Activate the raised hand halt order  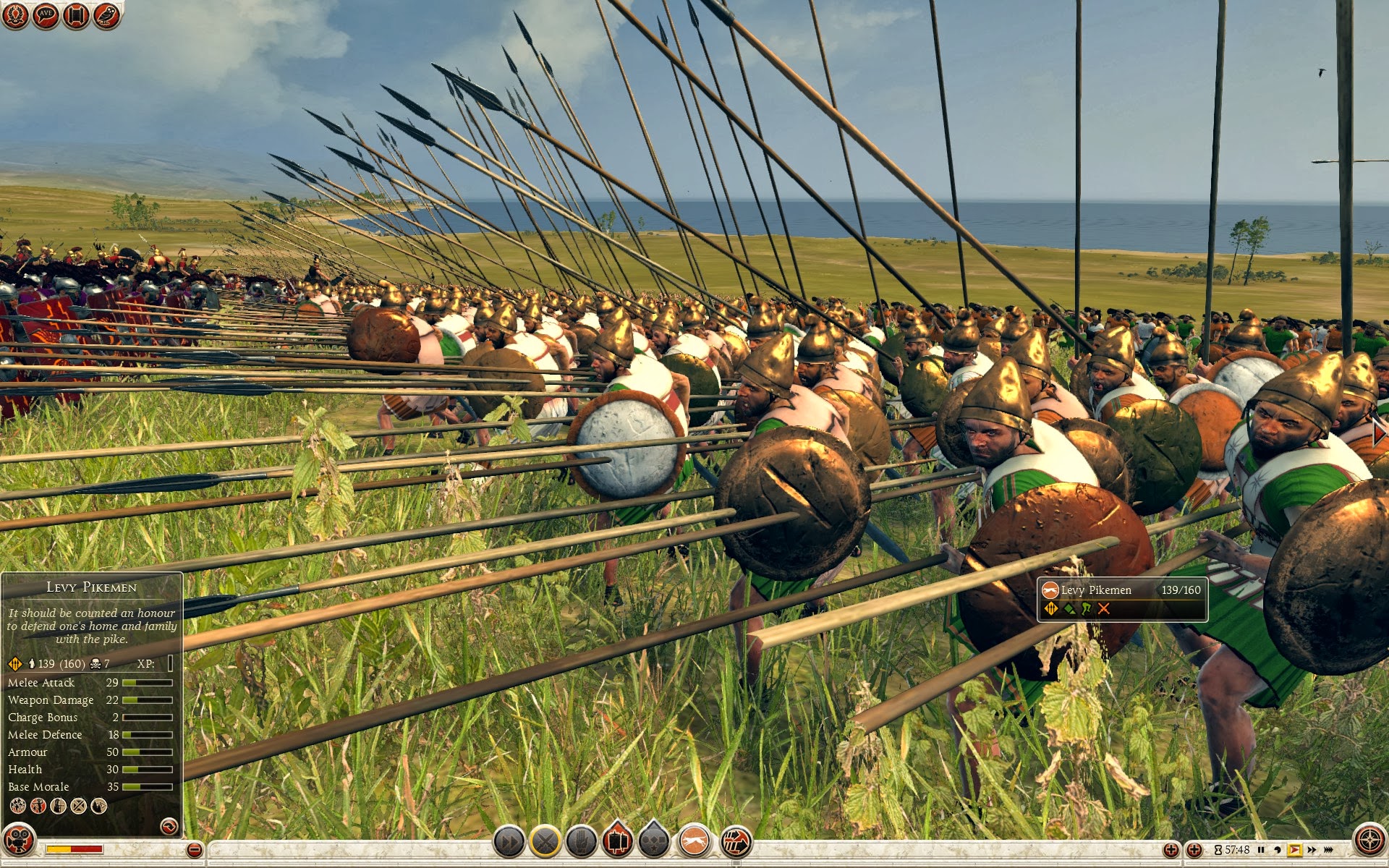click(581, 842)
